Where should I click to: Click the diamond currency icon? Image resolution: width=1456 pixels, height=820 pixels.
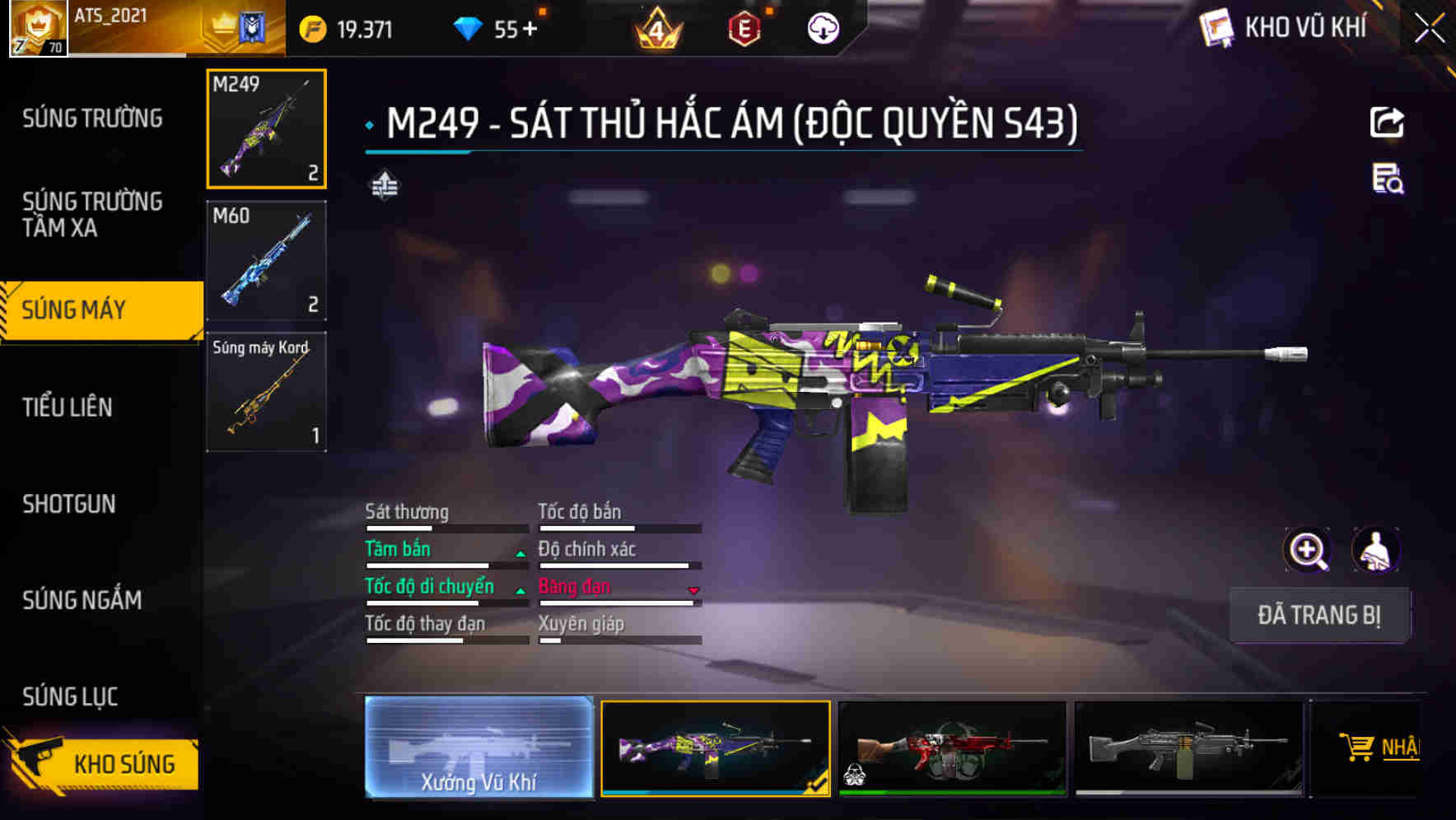coord(469,26)
